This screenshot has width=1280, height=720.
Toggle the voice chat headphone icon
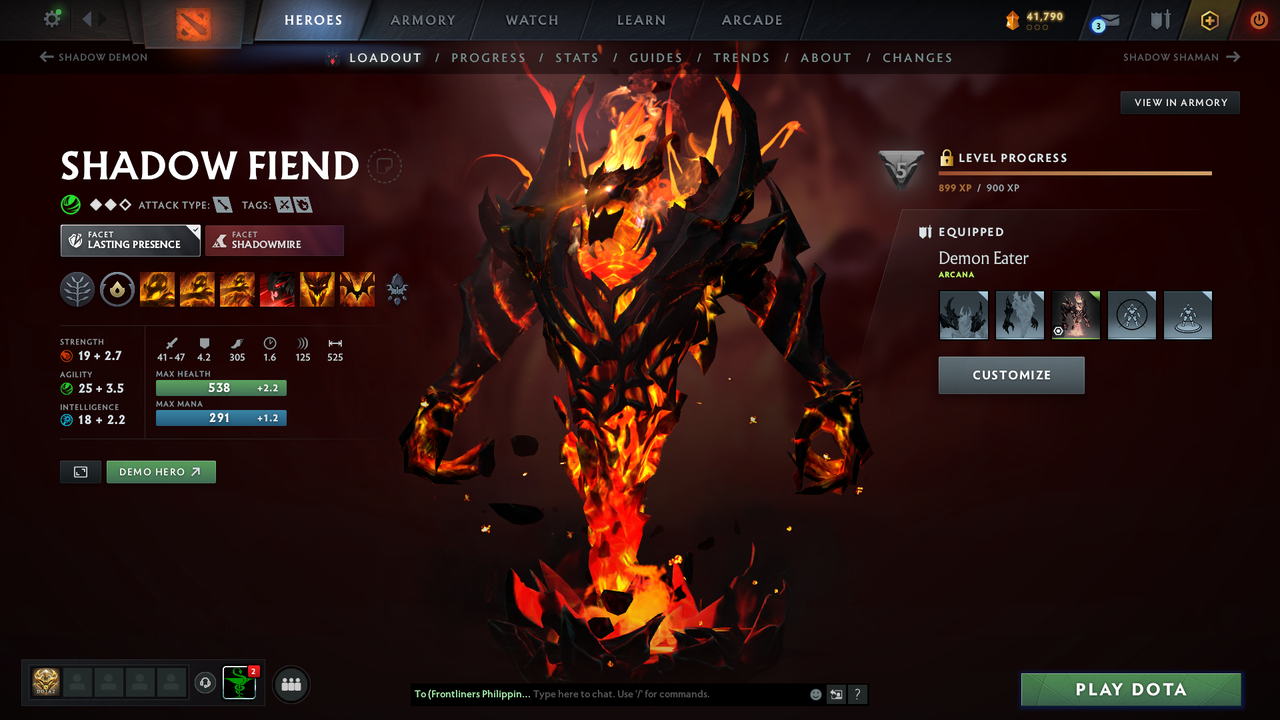coord(207,683)
